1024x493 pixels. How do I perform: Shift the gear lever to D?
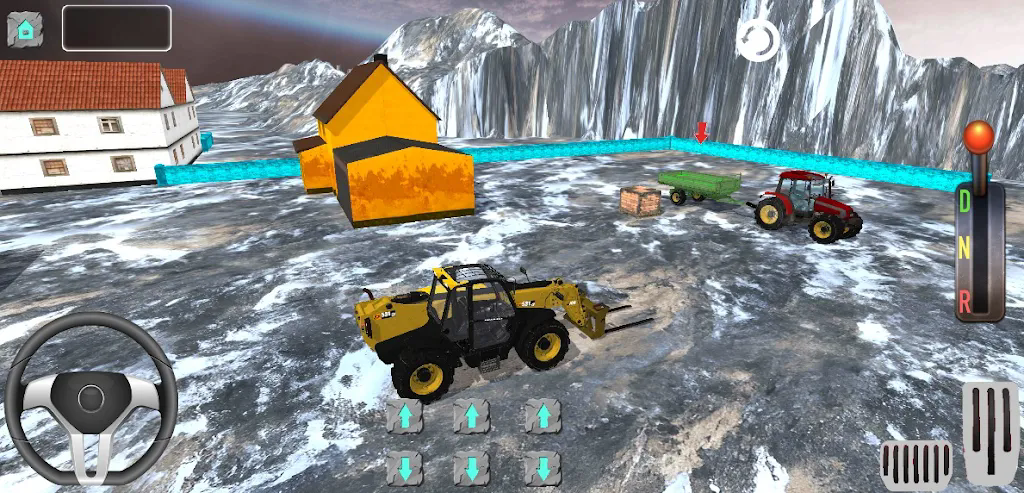click(x=965, y=201)
